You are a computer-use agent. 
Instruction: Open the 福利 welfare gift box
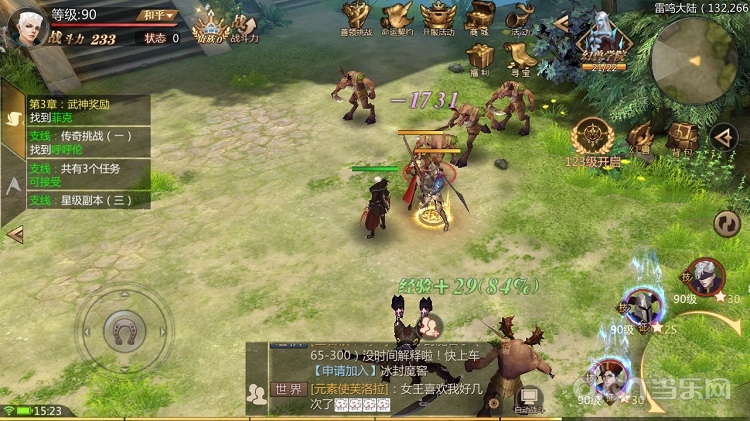coord(480,59)
